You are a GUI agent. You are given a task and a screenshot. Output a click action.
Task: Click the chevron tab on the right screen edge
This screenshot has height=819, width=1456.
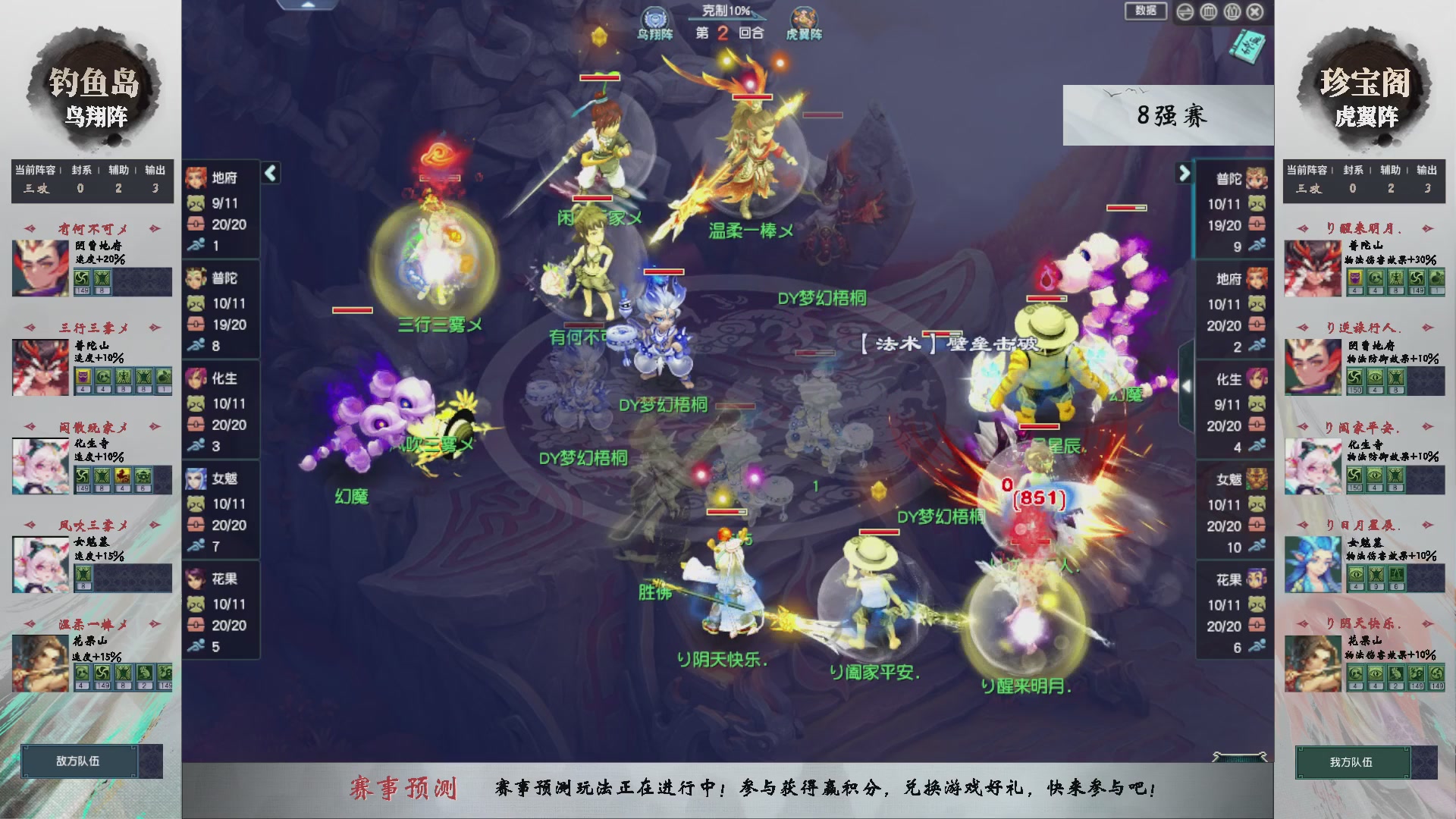(x=1187, y=385)
